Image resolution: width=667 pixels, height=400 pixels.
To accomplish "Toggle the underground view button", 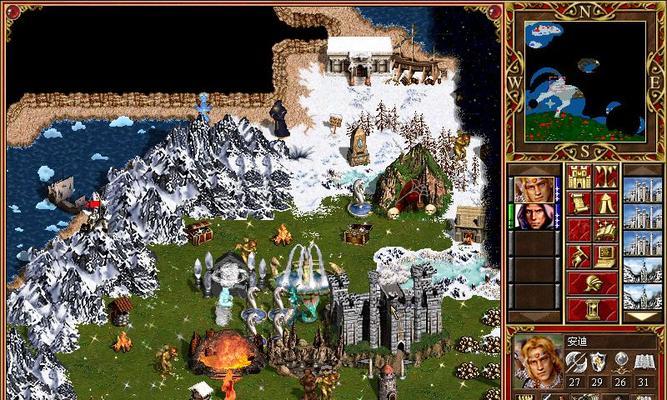I will pos(605,178).
